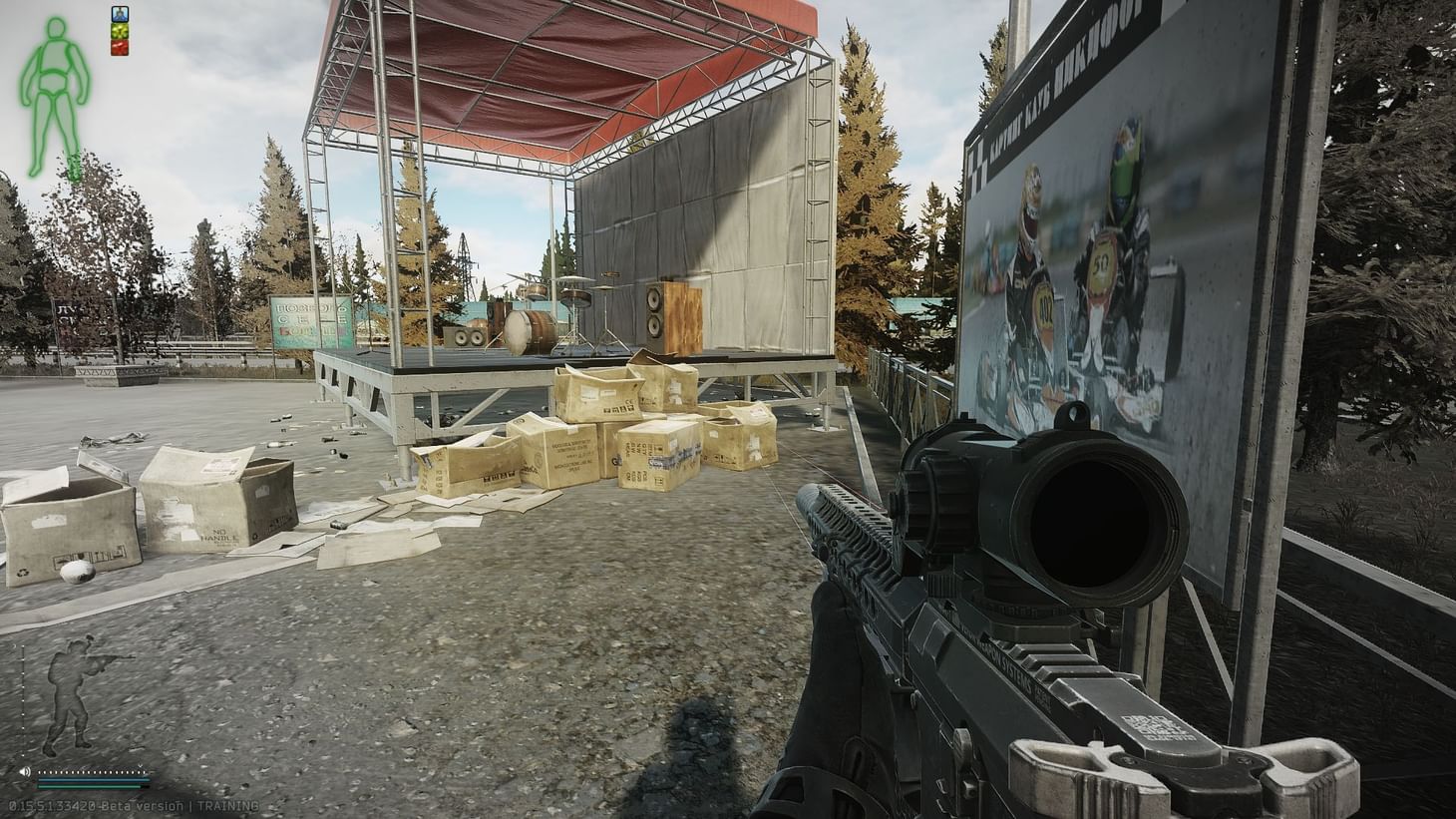Click the dotted noise level meter
This screenshot has width=1456, height=819.
click(90, 772)
